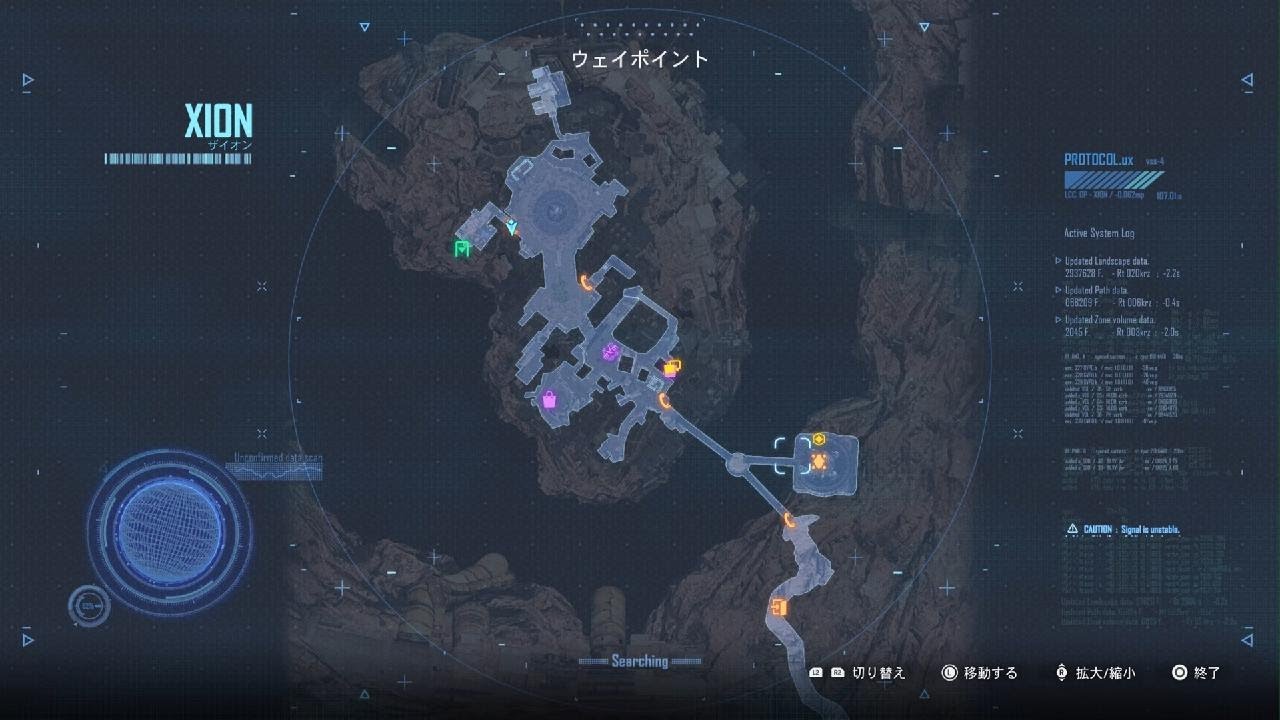Select the orange exit door marker
The width and height of the screenshot is (1280, 720).
(779, 607)
